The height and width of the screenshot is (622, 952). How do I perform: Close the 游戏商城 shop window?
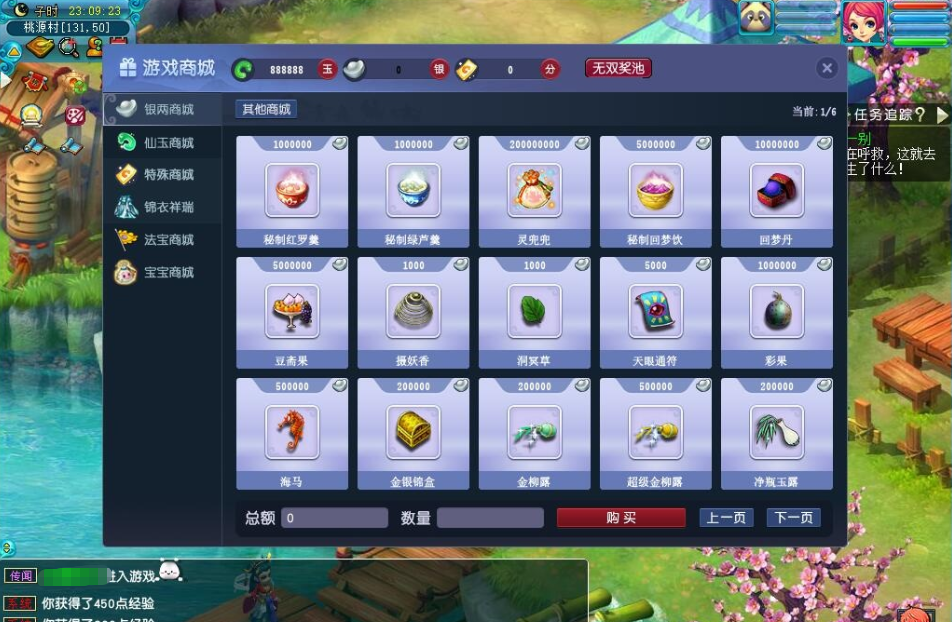tap(826, 68)
